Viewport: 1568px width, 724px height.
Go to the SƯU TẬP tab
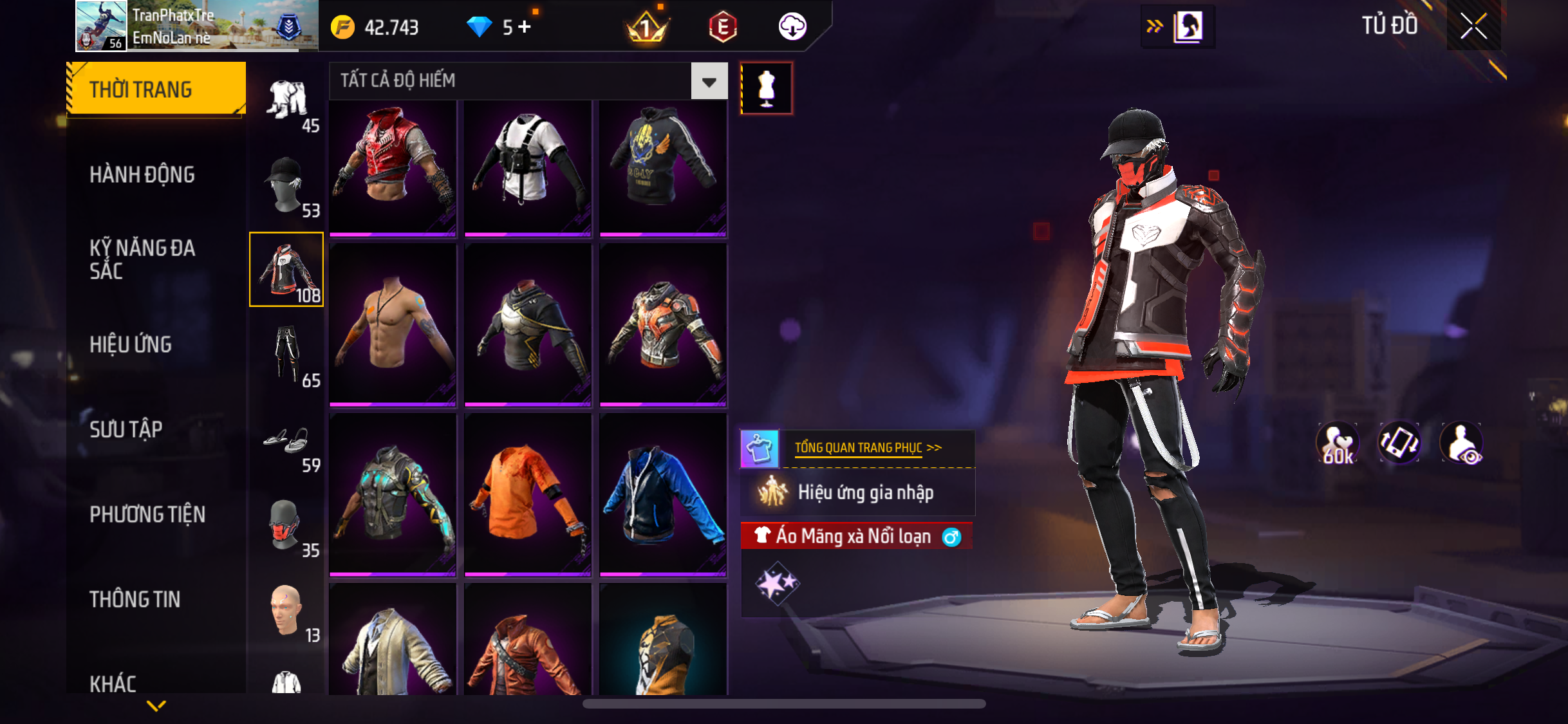pyautogui.click(x=126, y=429)
